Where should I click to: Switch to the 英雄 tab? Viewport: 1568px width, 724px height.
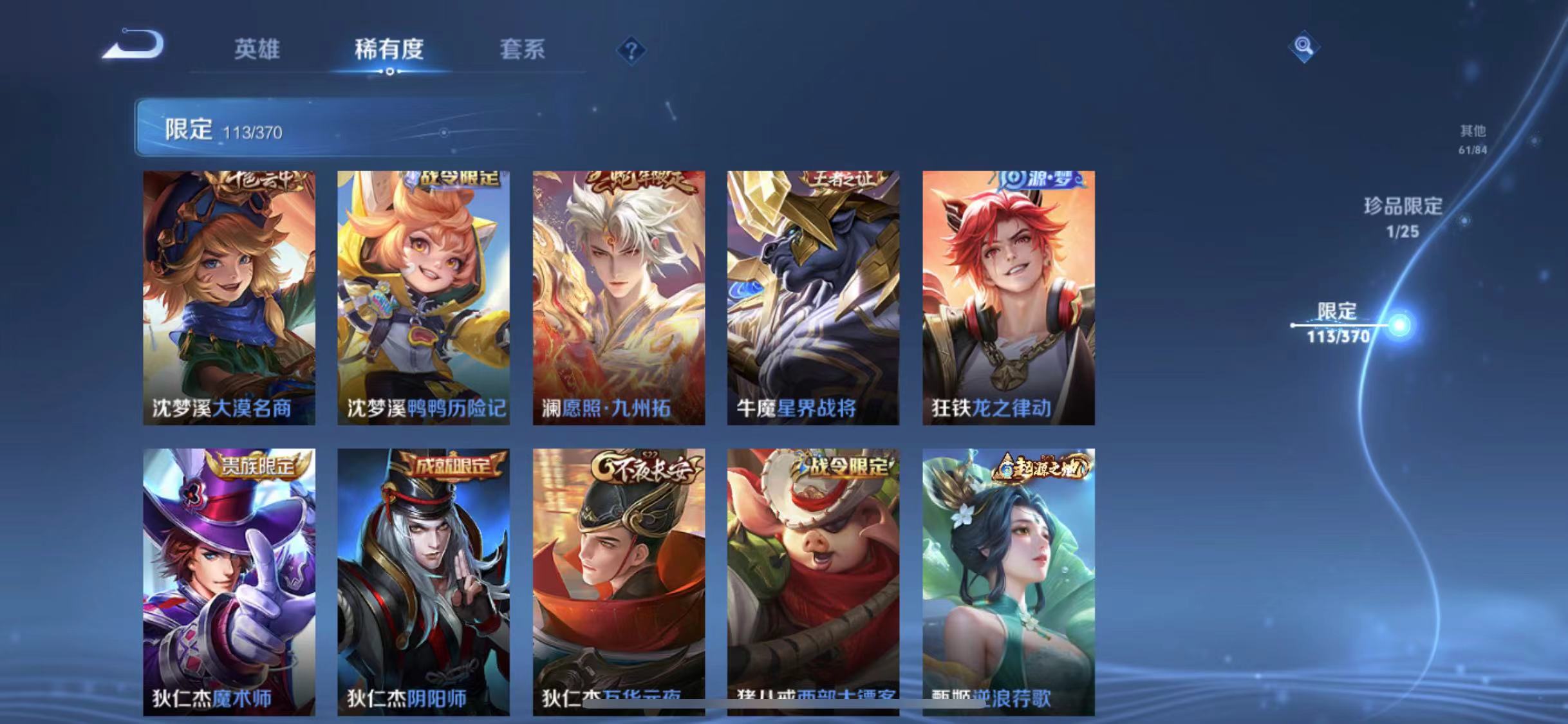click(x=257, y=51)
